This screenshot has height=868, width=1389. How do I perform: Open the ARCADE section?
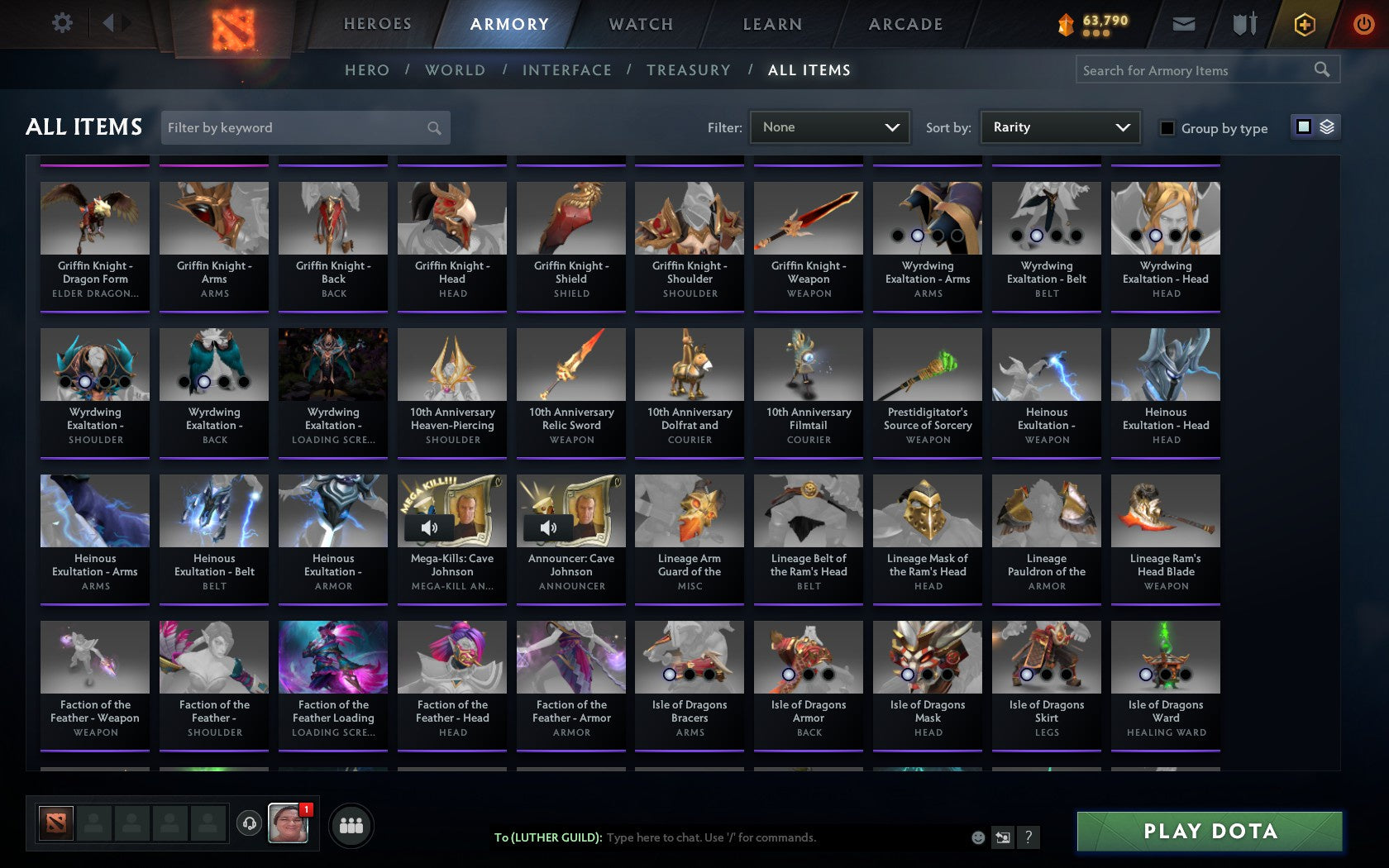905,24
